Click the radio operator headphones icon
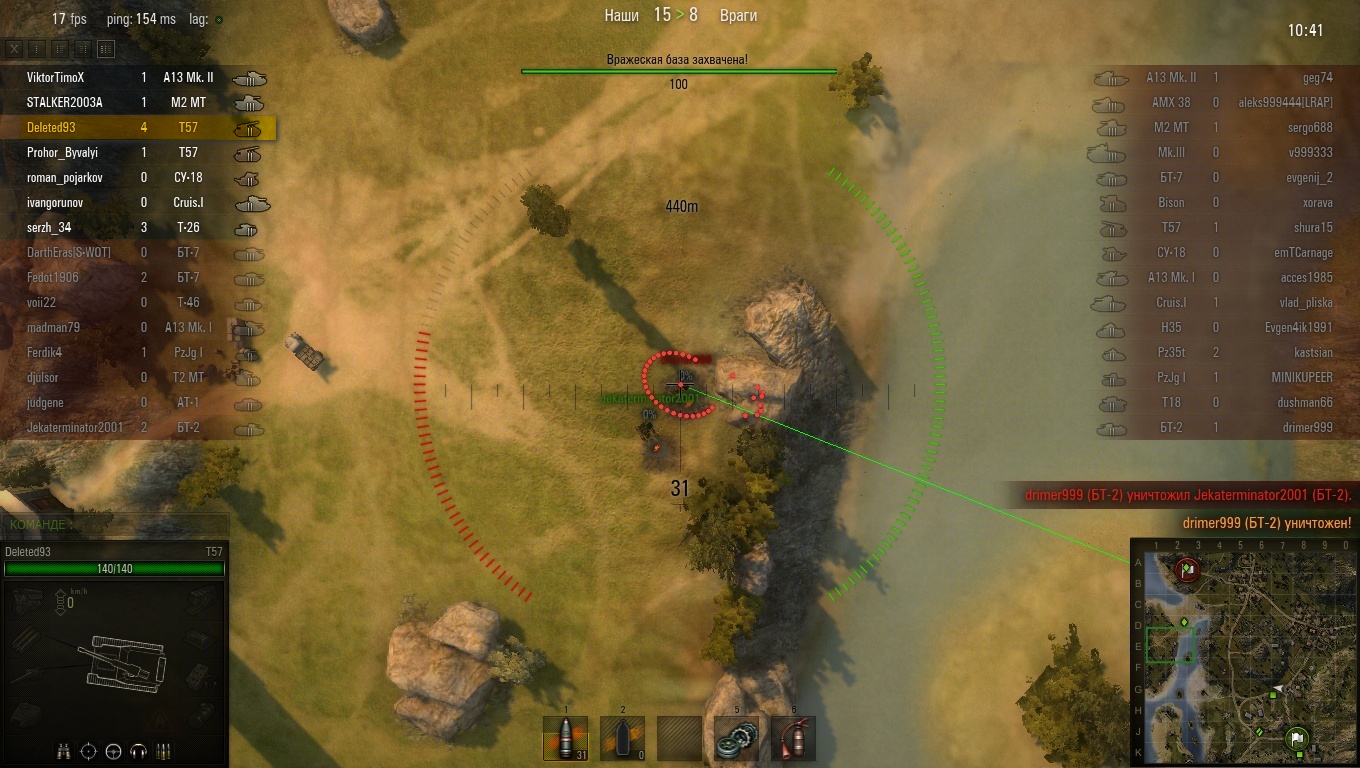This screenshot has height=768, width=1360. (139, 751)
